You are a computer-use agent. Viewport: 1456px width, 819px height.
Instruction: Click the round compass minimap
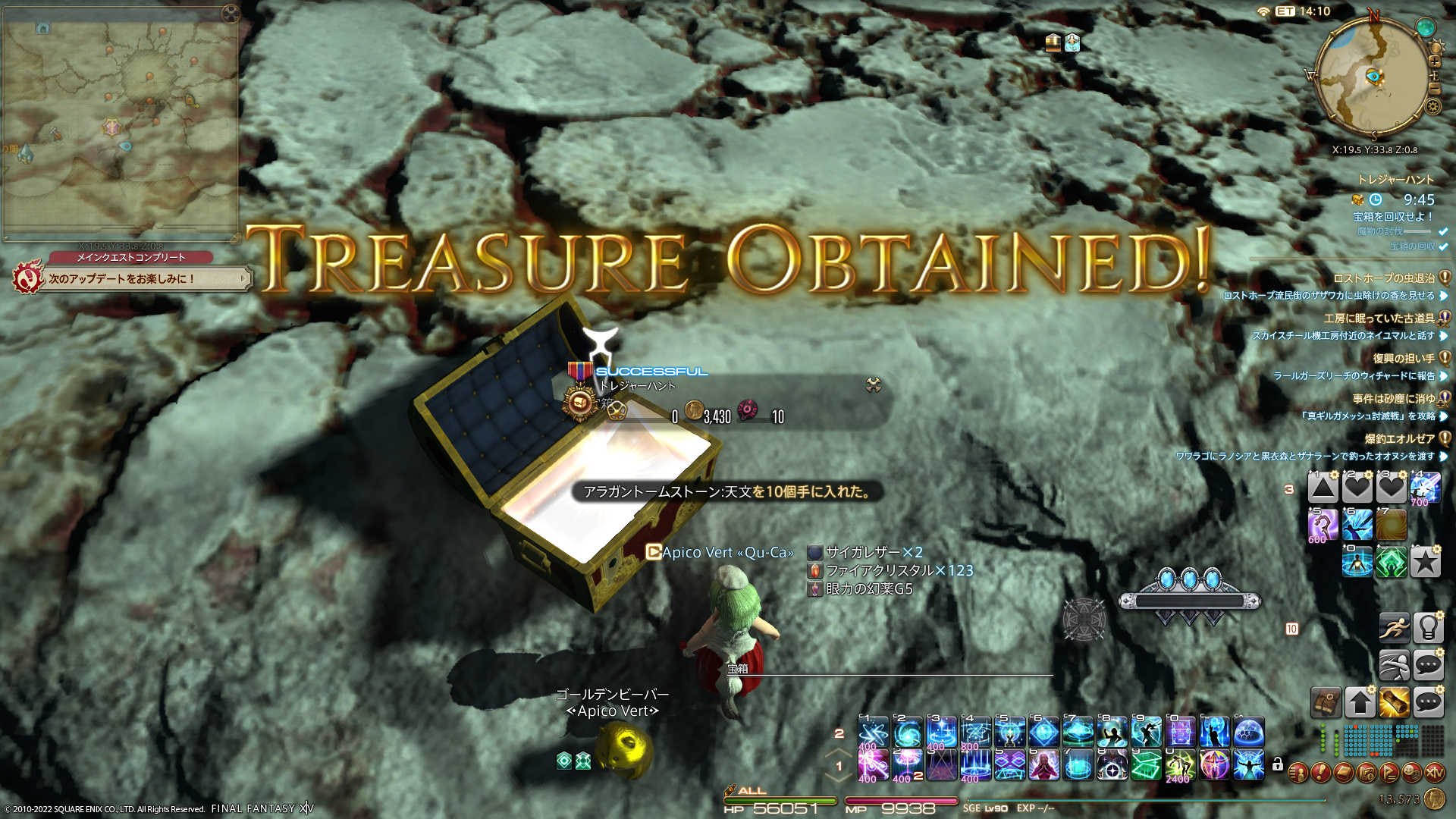[1373, 77]
